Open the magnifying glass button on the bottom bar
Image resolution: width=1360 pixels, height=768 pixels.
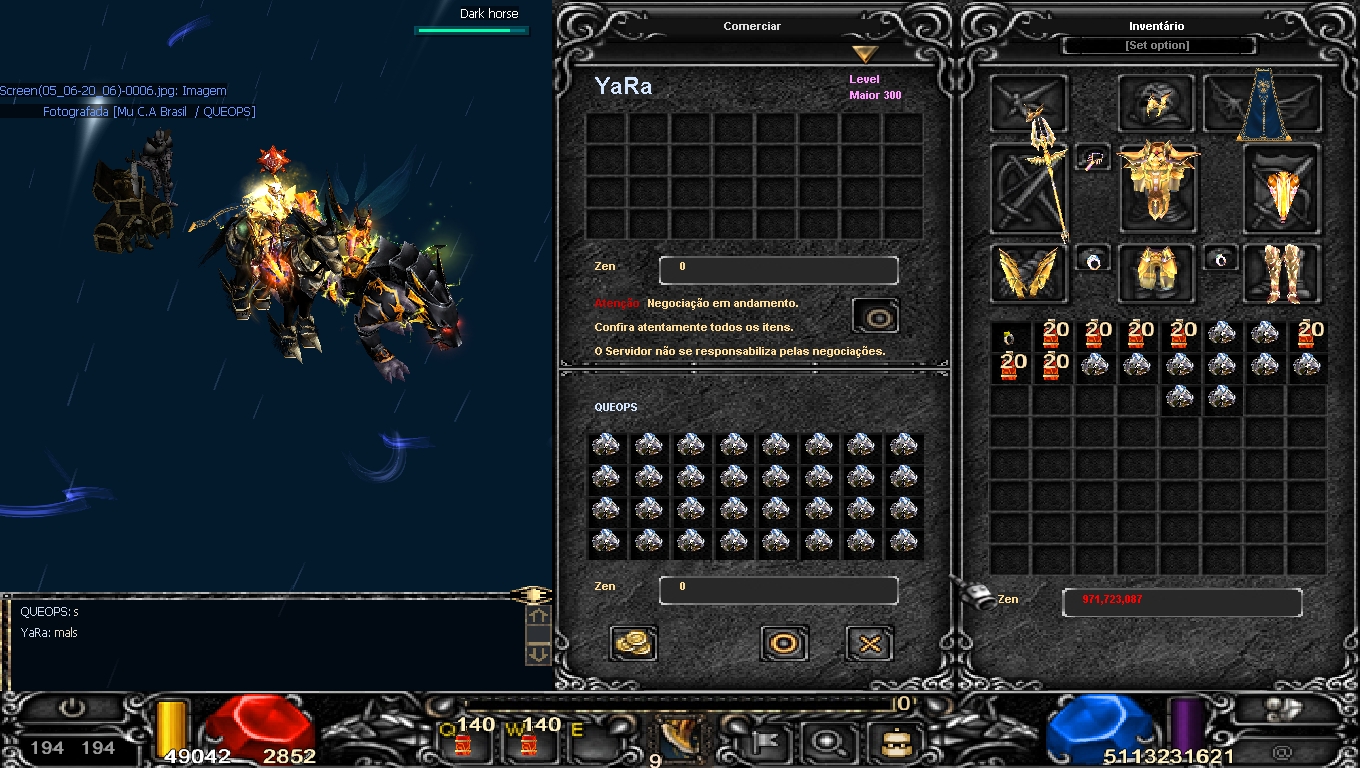click(x=828, y=742)
